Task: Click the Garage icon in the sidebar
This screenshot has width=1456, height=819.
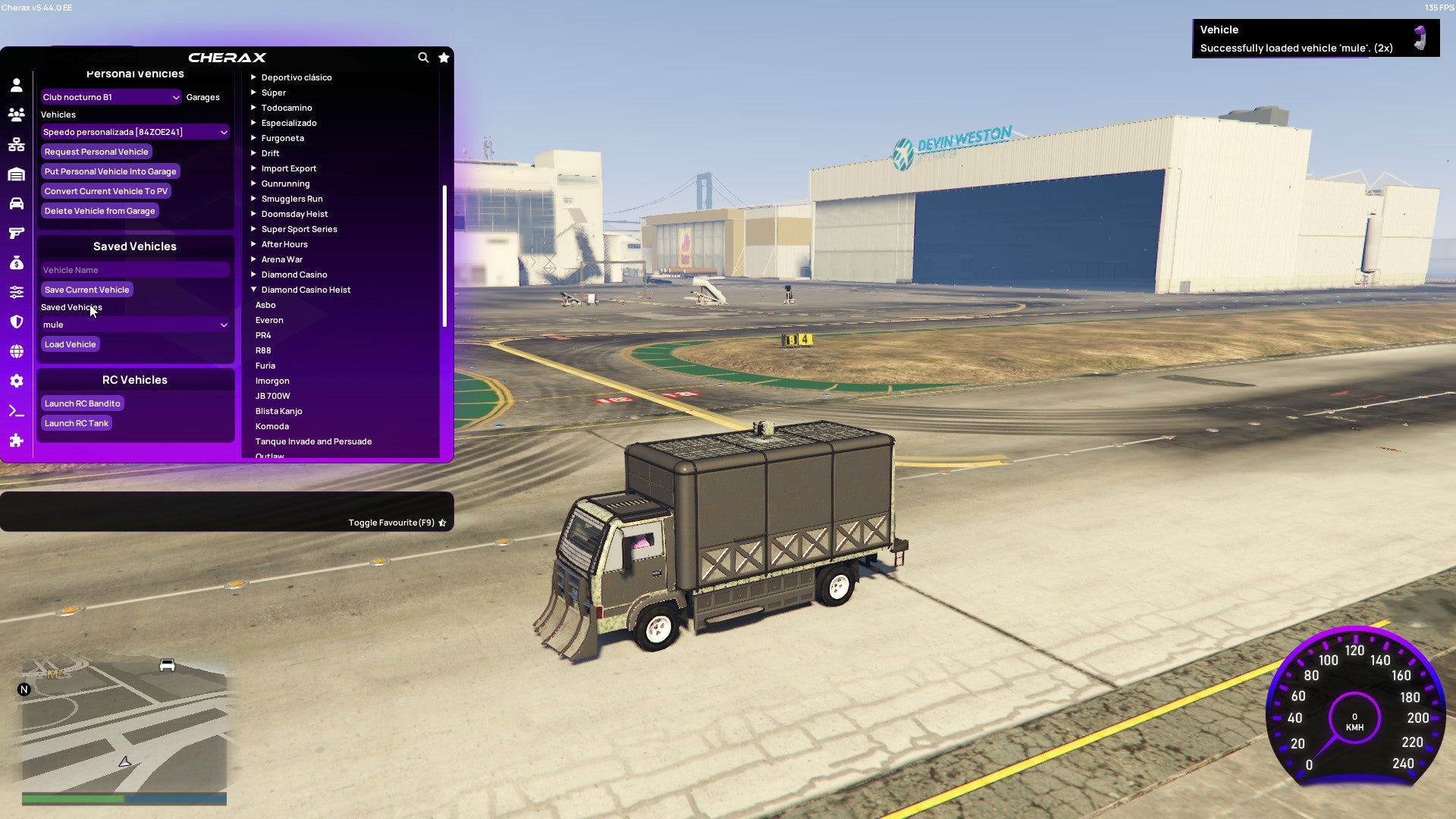Action: [17, 171]
